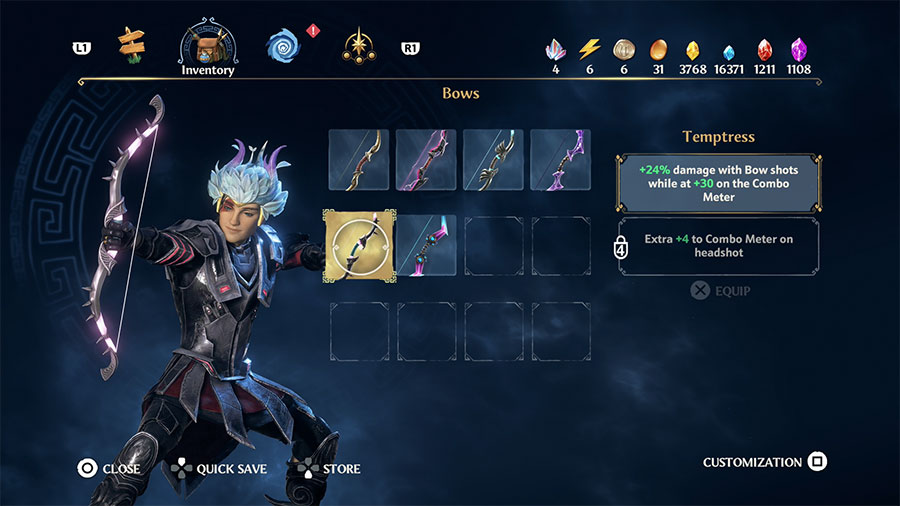
Task: Close the inventory screen
Action: coord(109,468)
